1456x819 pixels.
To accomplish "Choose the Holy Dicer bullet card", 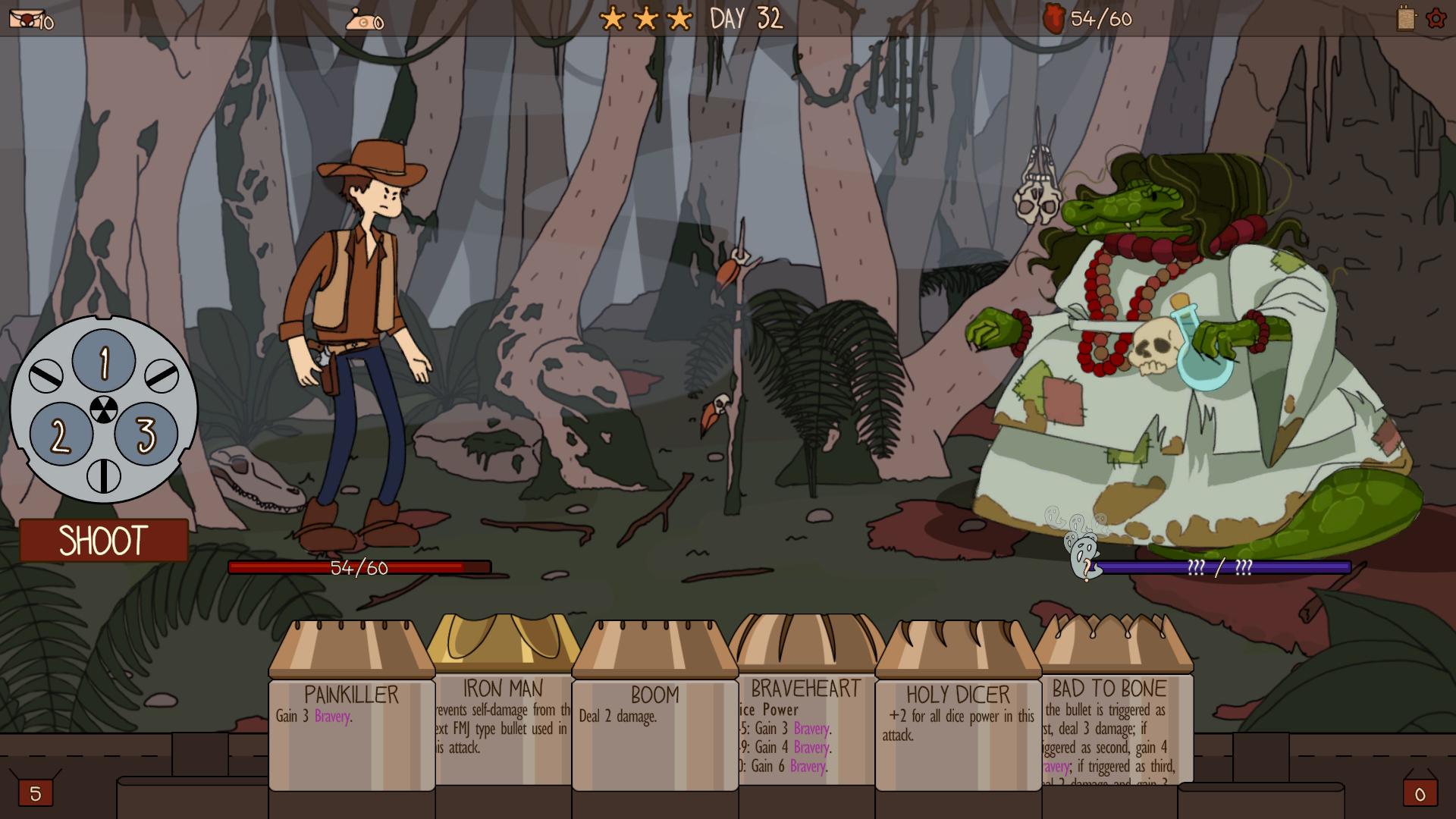I will (959, 713).
